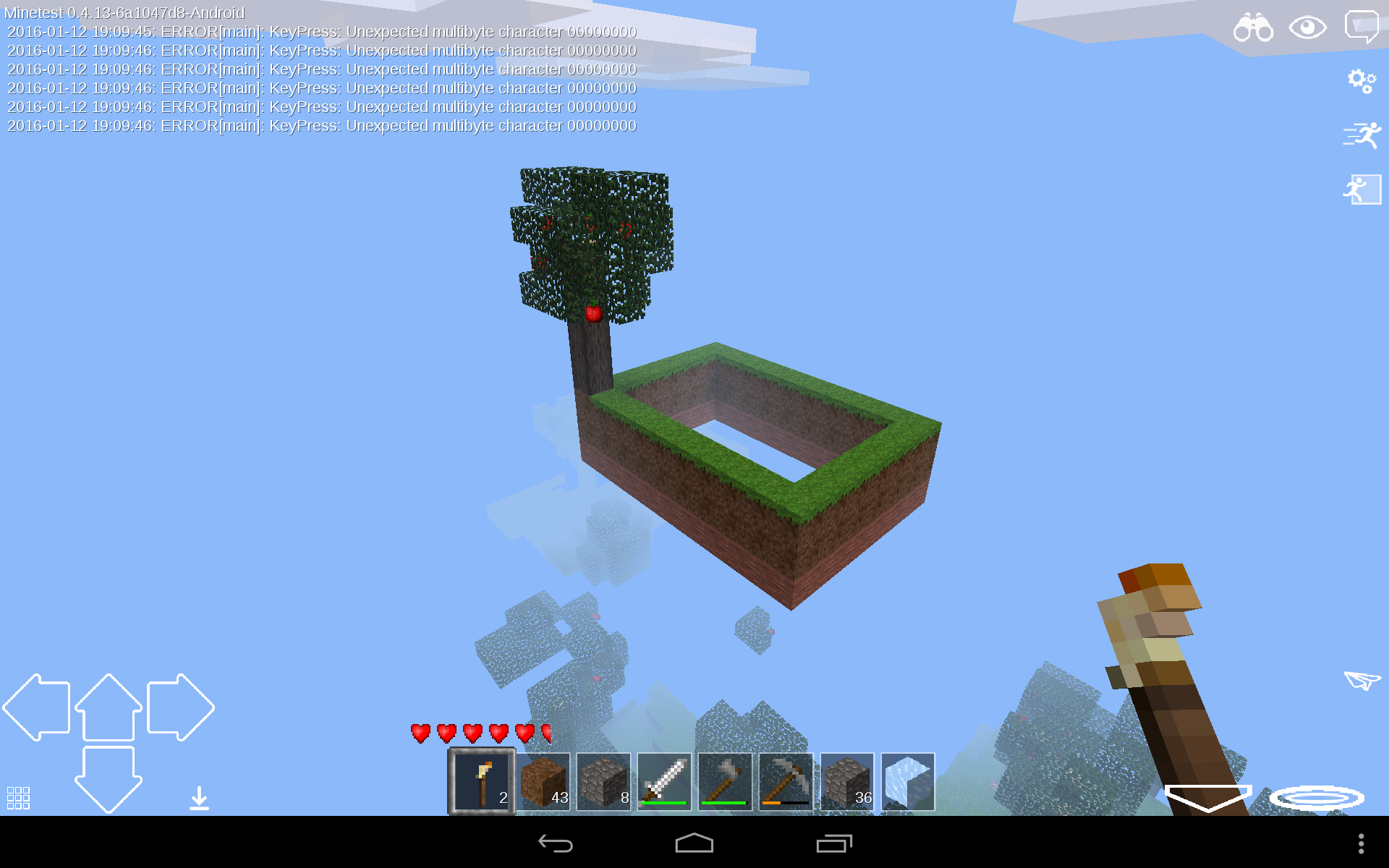Select the steel sword in the hotbar
The width and height of the screenshot is (1389, 868).
pyautogui.click(x=663, y=782)
